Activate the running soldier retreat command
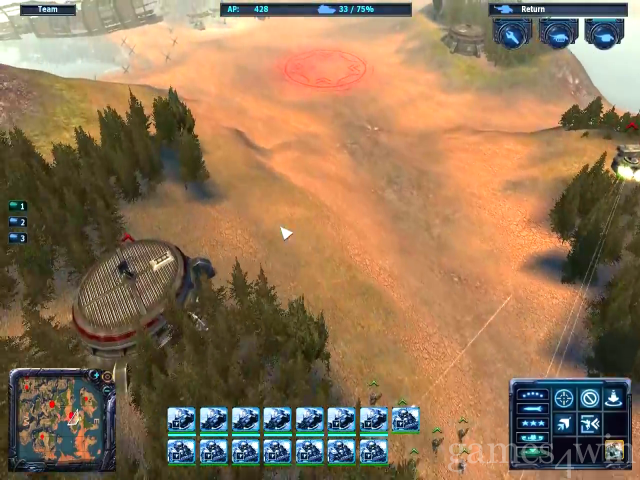The image size is (640, 480). click(x=590, y=424)
